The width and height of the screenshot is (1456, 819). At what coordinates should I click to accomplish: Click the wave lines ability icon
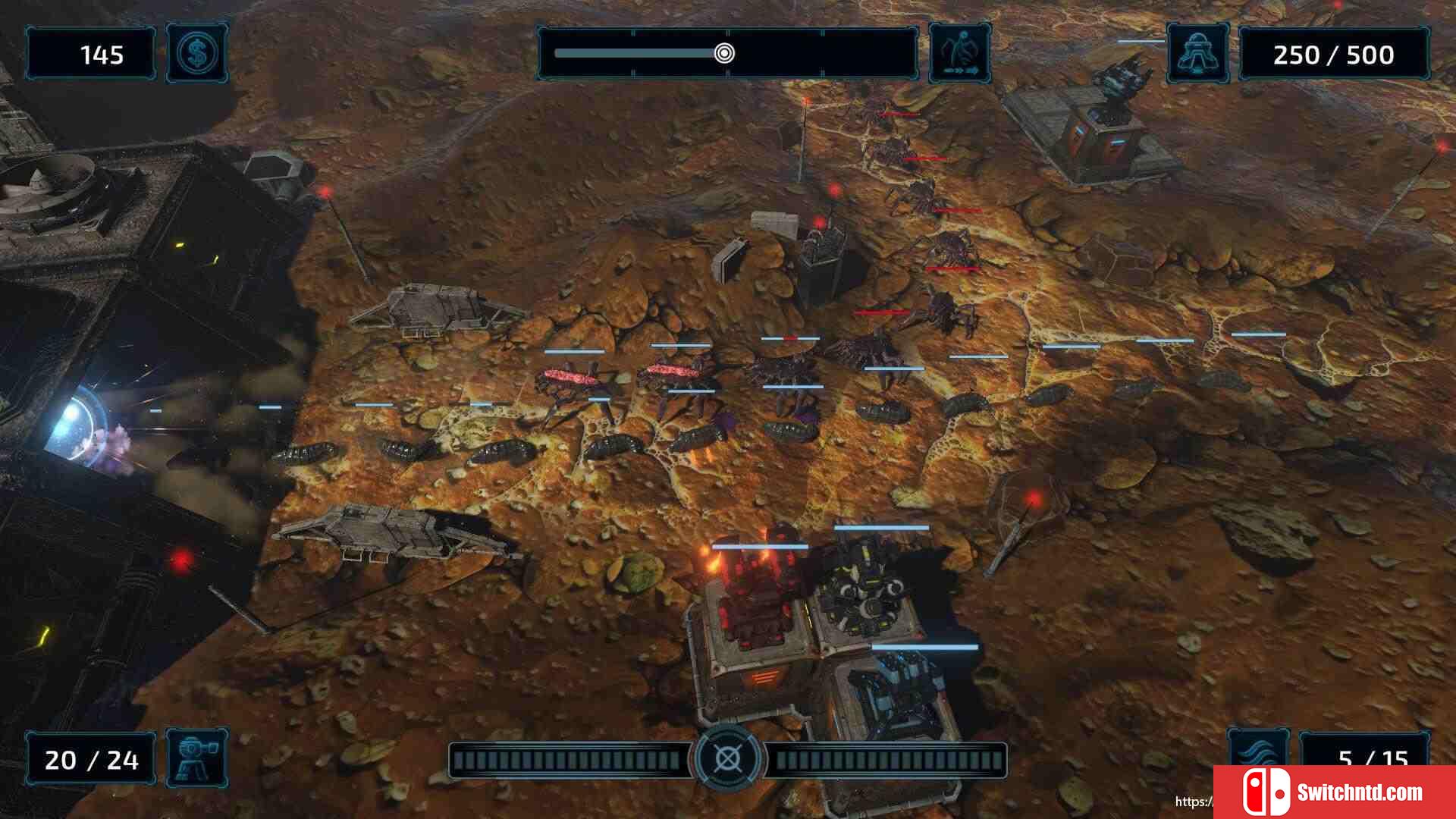[1259, 751]
